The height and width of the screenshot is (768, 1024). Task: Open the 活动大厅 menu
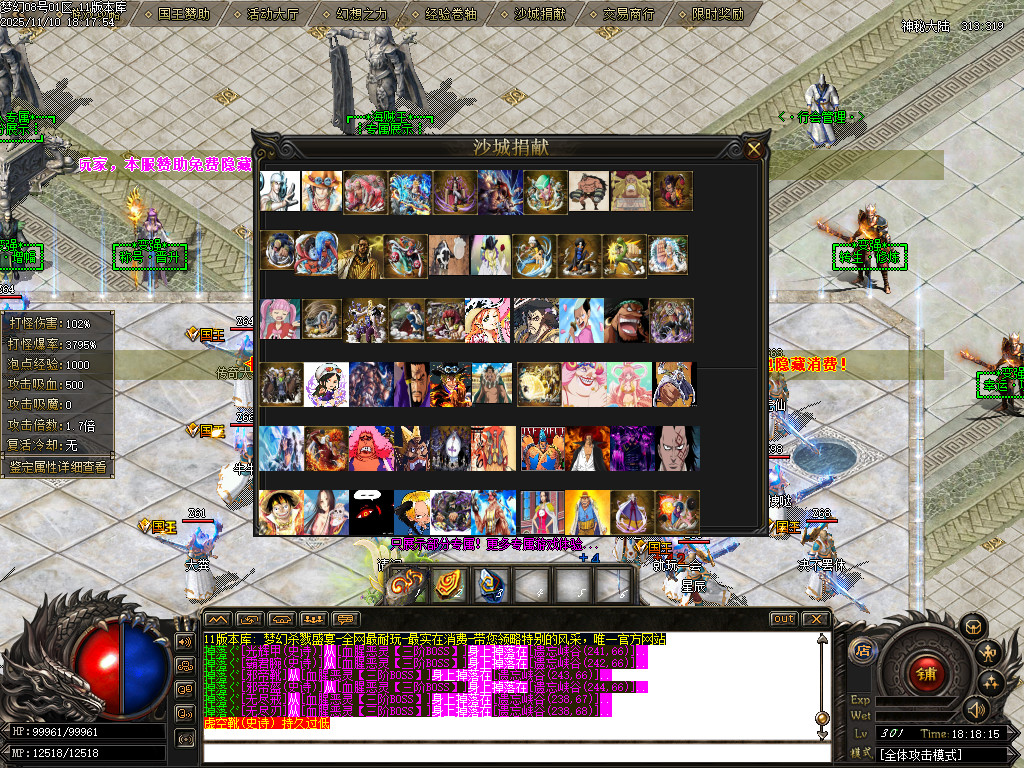(x=273, y=14)
